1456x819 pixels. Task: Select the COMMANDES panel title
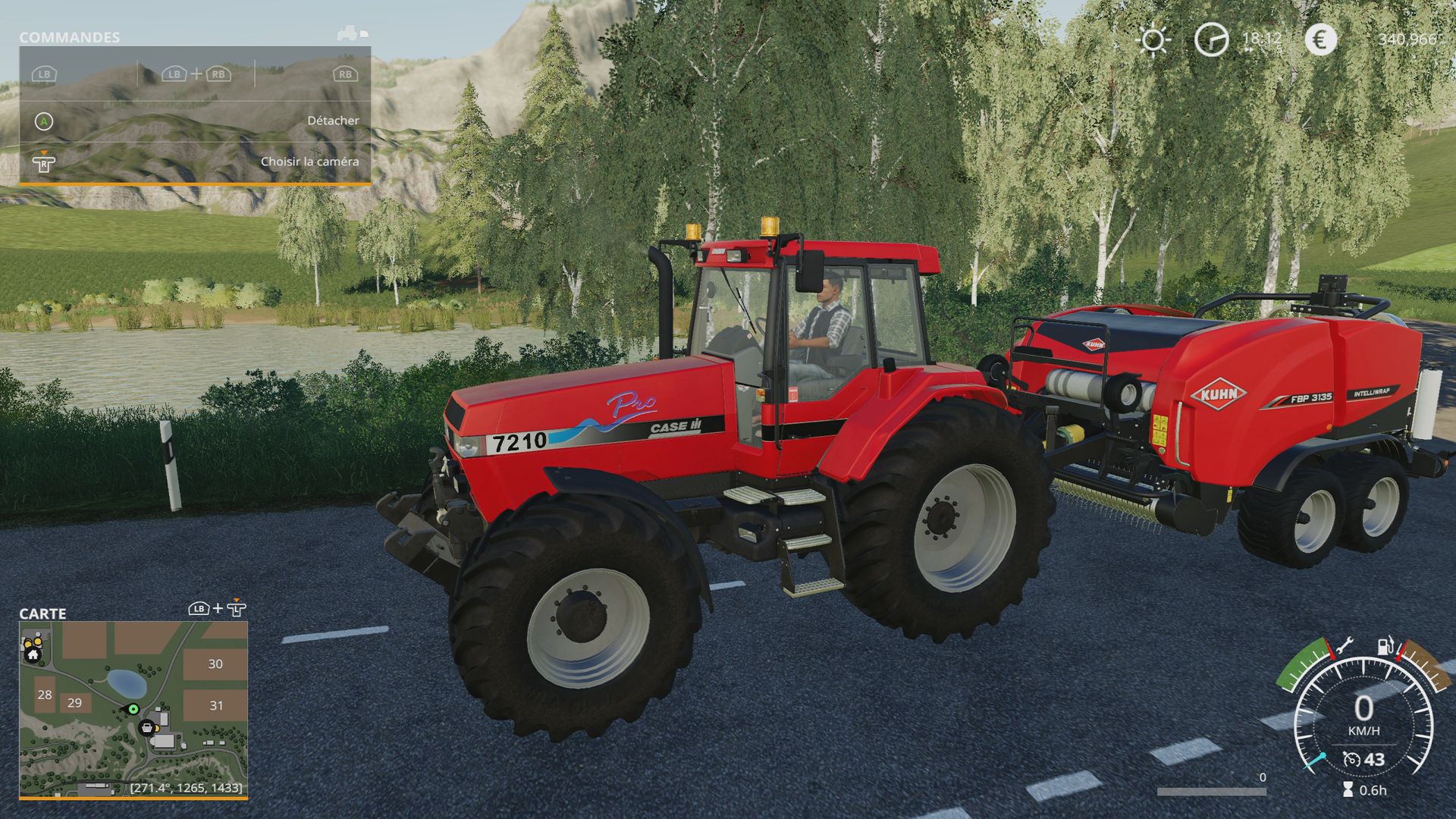pyautogui.click(x=69, y=36)
